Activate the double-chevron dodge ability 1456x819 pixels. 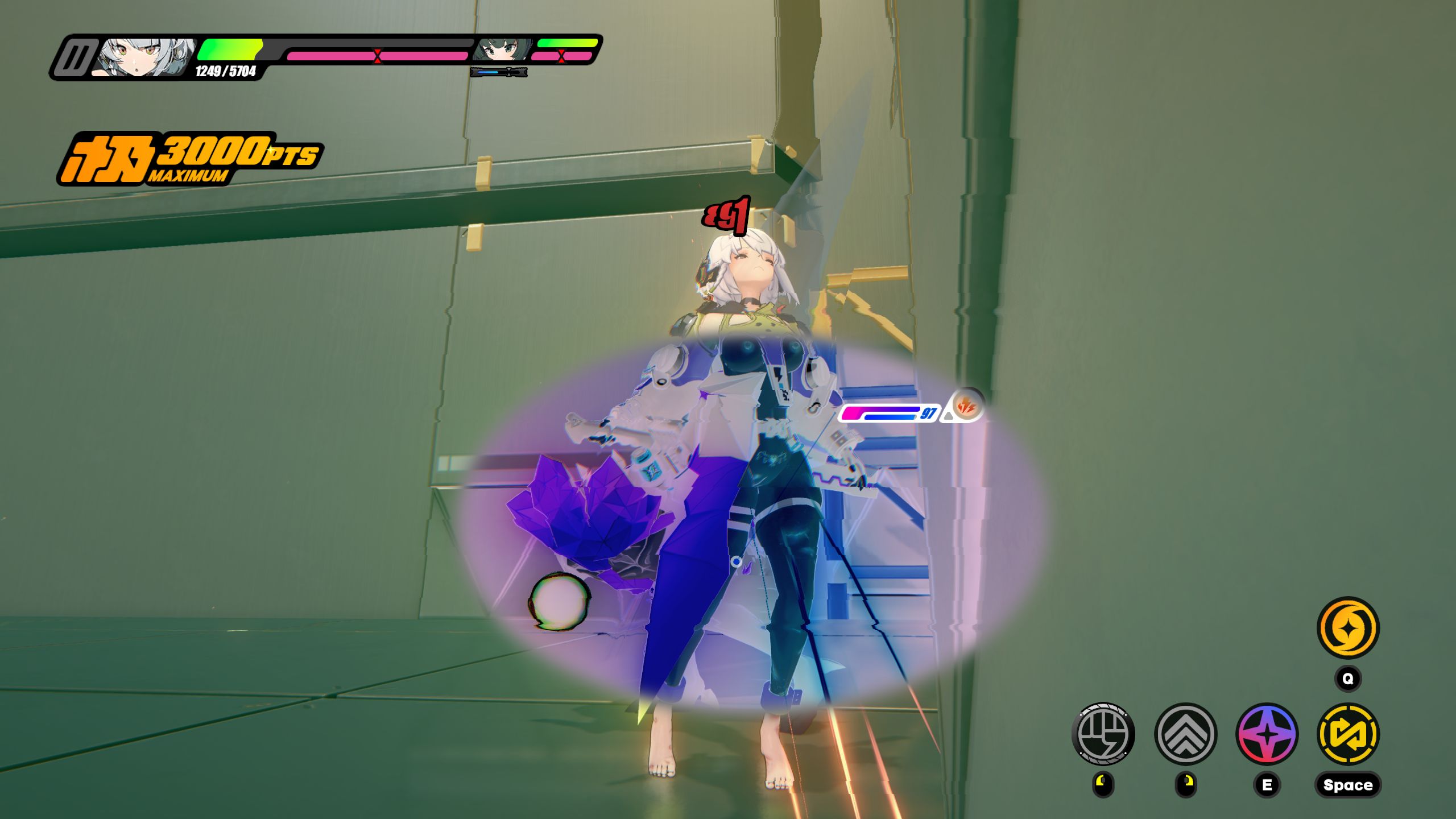[x=1185, y=734]
